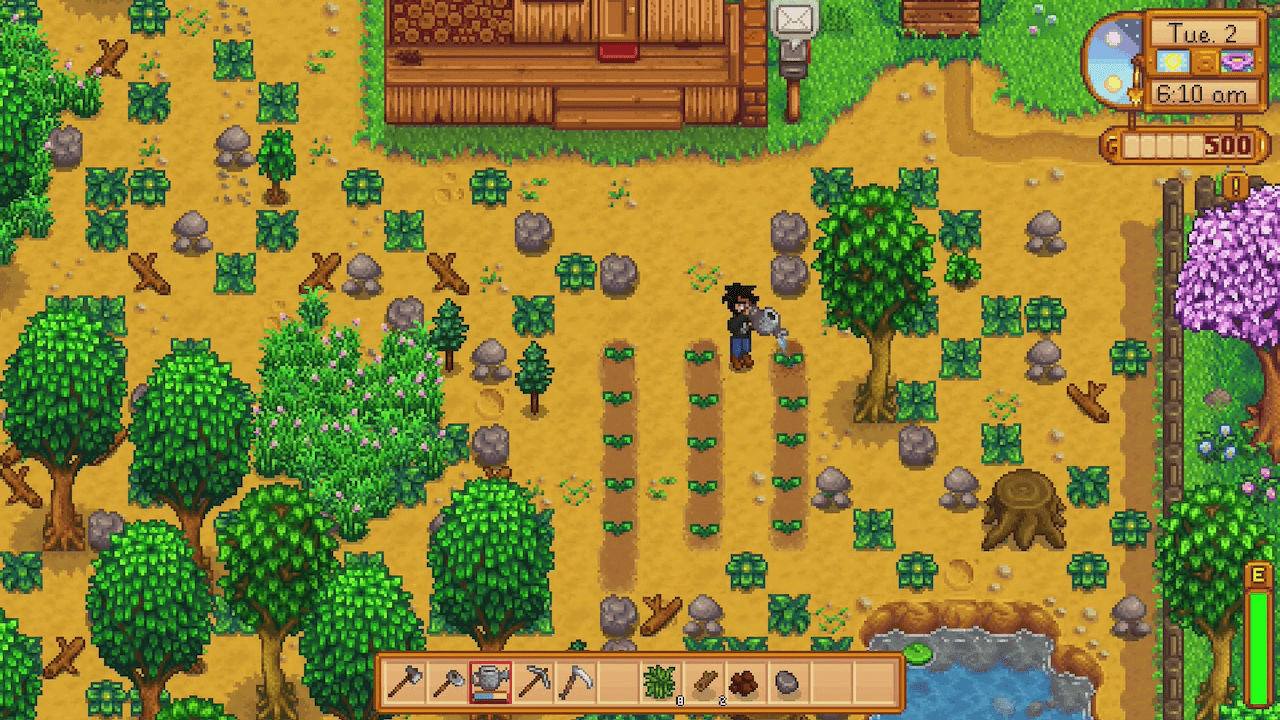This screenshot has width=1280, height=720.
Task: Select the brown sap item slot
Action: coord(745,683)
